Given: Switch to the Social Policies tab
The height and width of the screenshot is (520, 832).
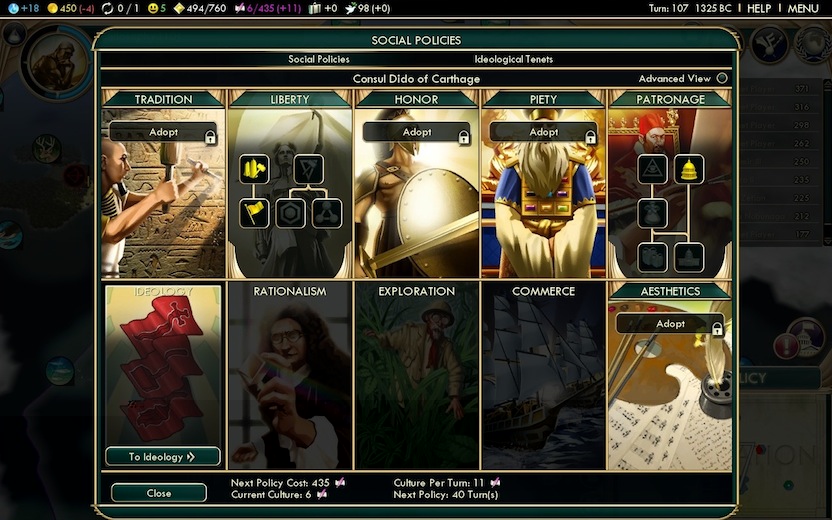Looking at the screenshot, I should (319, 60).
